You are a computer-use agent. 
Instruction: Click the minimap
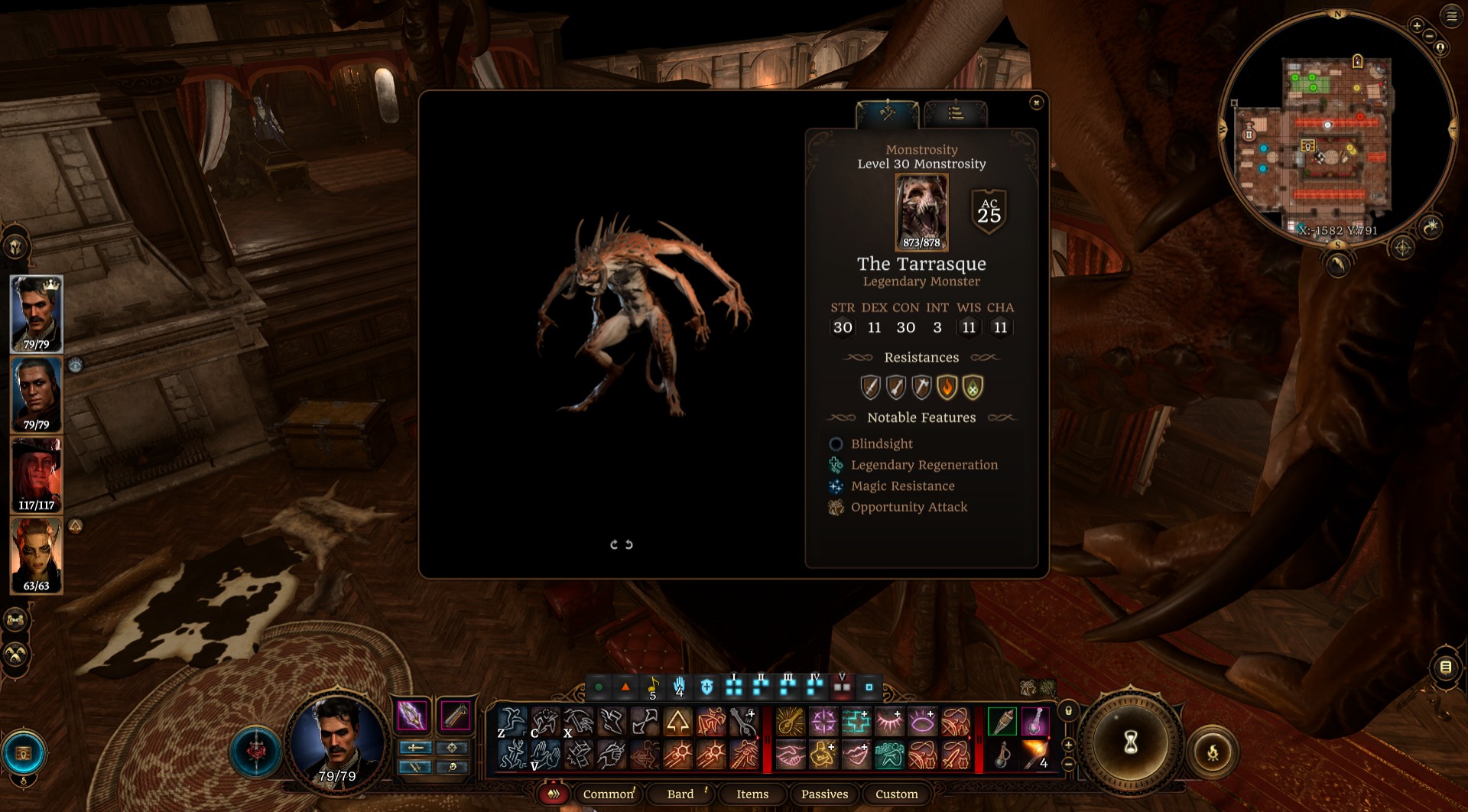[1336, 130]
